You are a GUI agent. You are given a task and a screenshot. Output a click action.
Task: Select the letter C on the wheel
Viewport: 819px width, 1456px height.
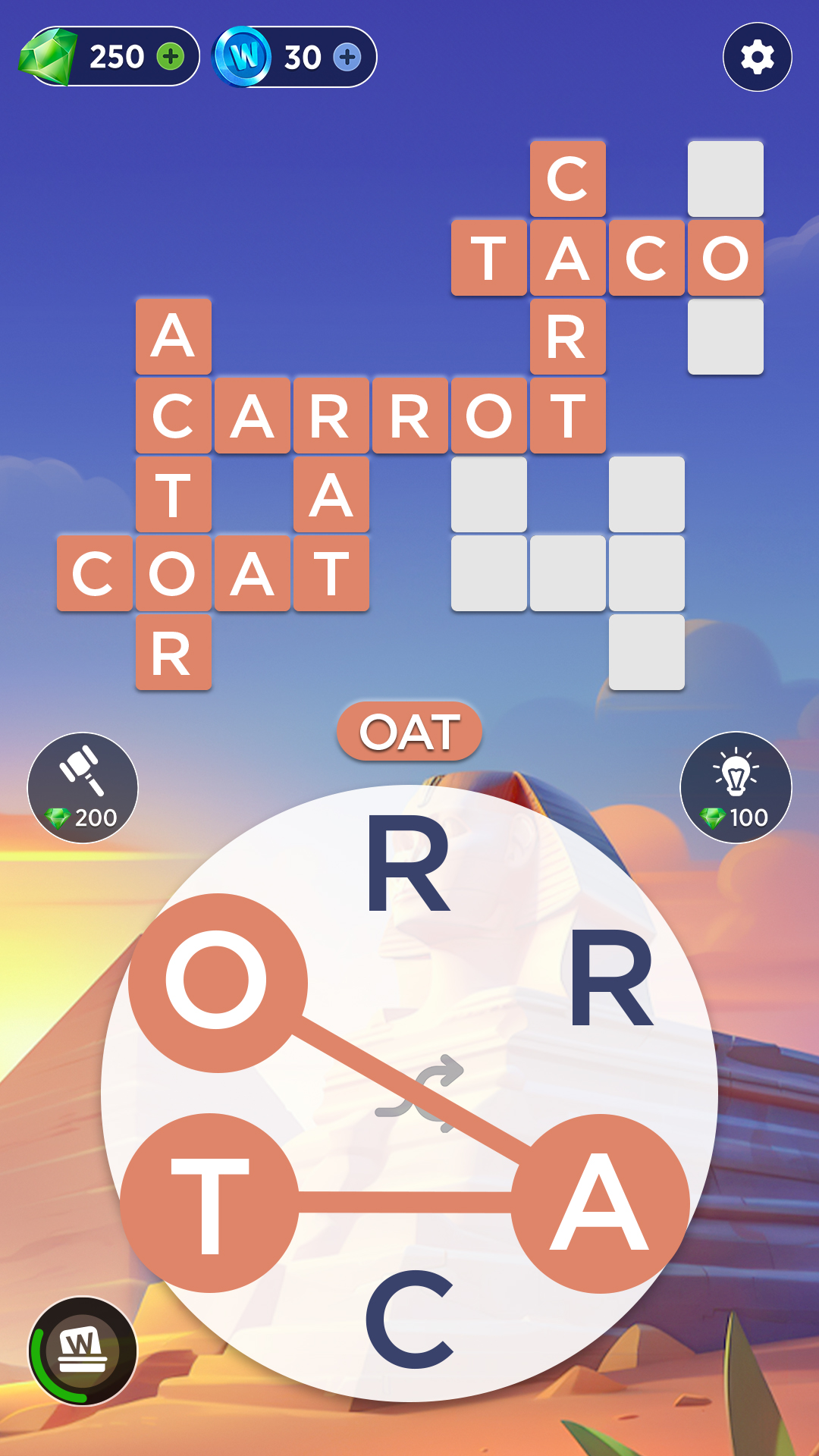[x=409, y=1319]
